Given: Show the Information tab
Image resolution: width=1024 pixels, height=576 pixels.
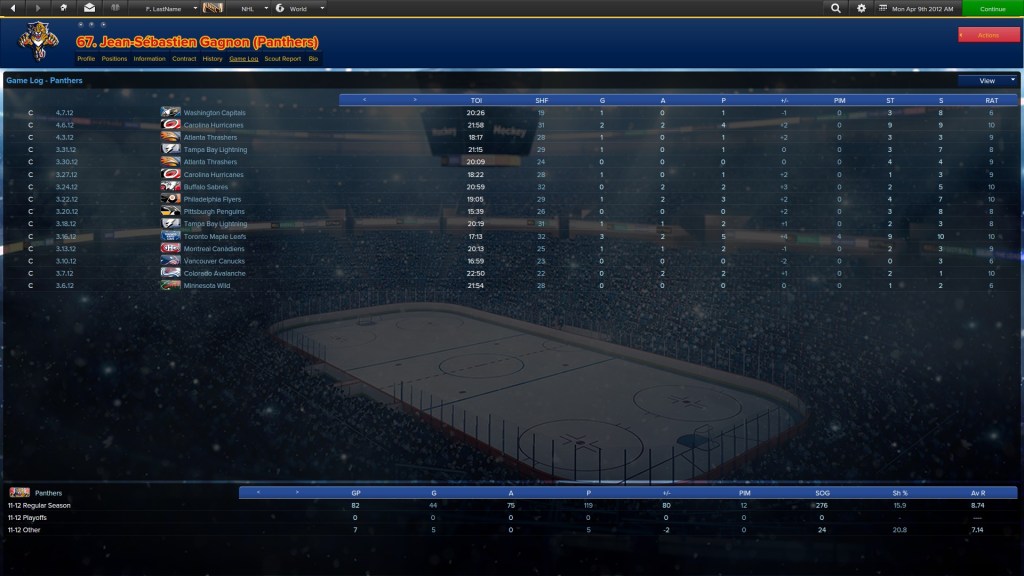Looking at the screenshot, I should (149, 59).
